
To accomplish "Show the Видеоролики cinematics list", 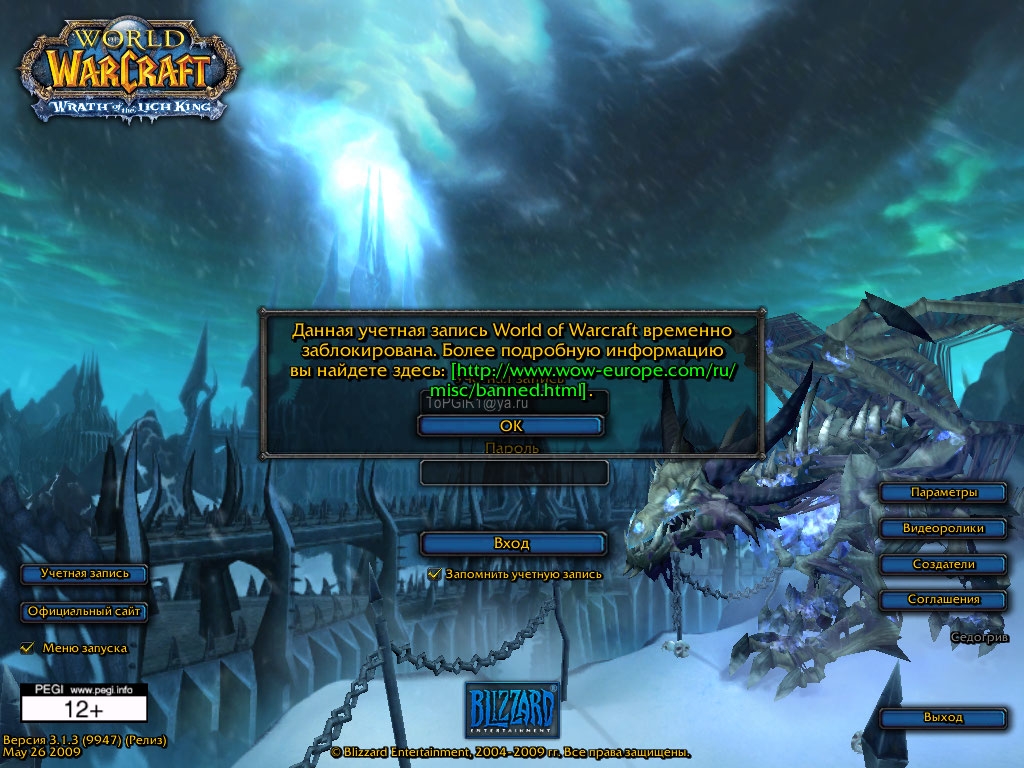I will (x=943, y=528).
